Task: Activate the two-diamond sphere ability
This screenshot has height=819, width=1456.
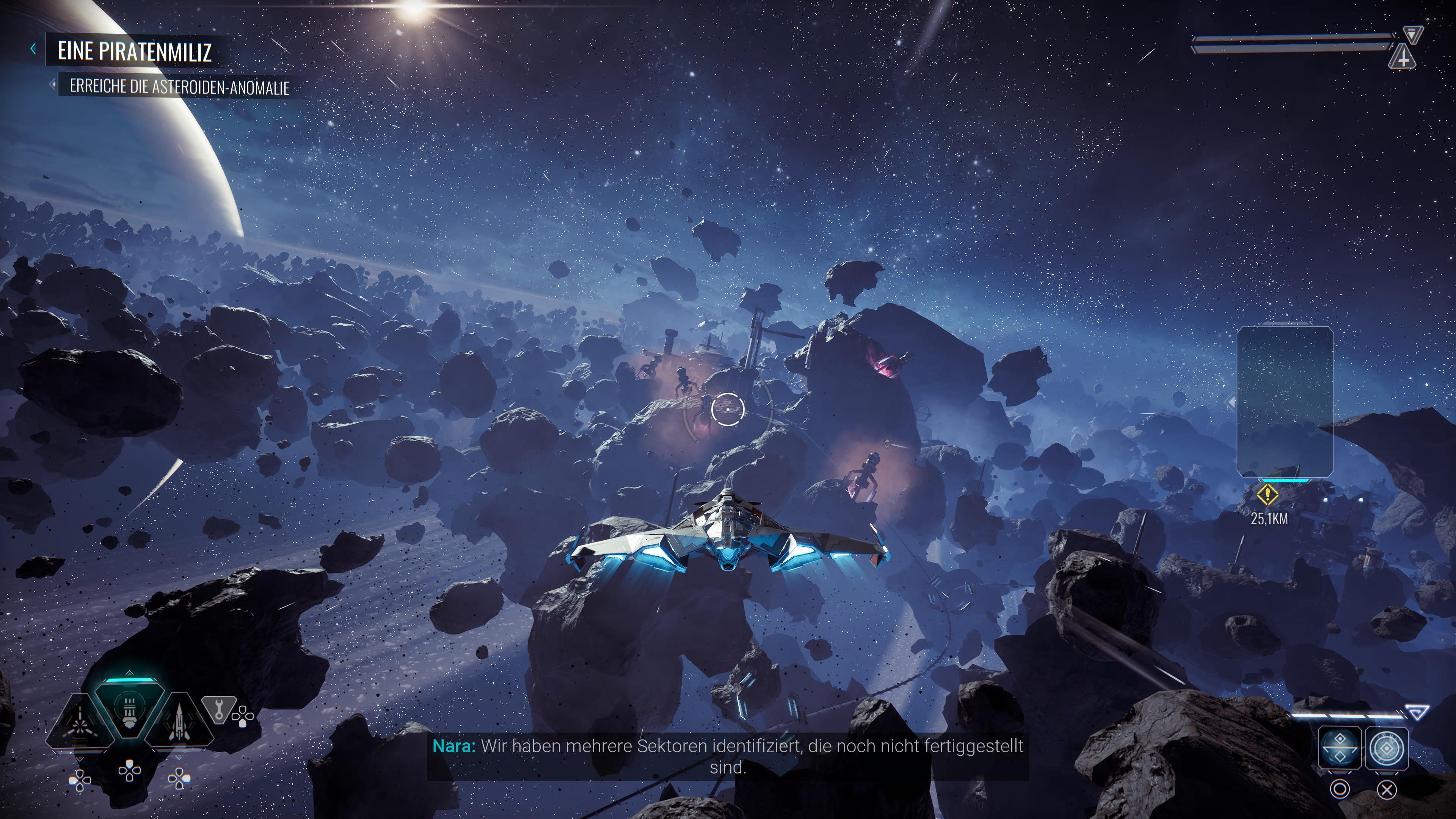Action: pos(1339,748)
